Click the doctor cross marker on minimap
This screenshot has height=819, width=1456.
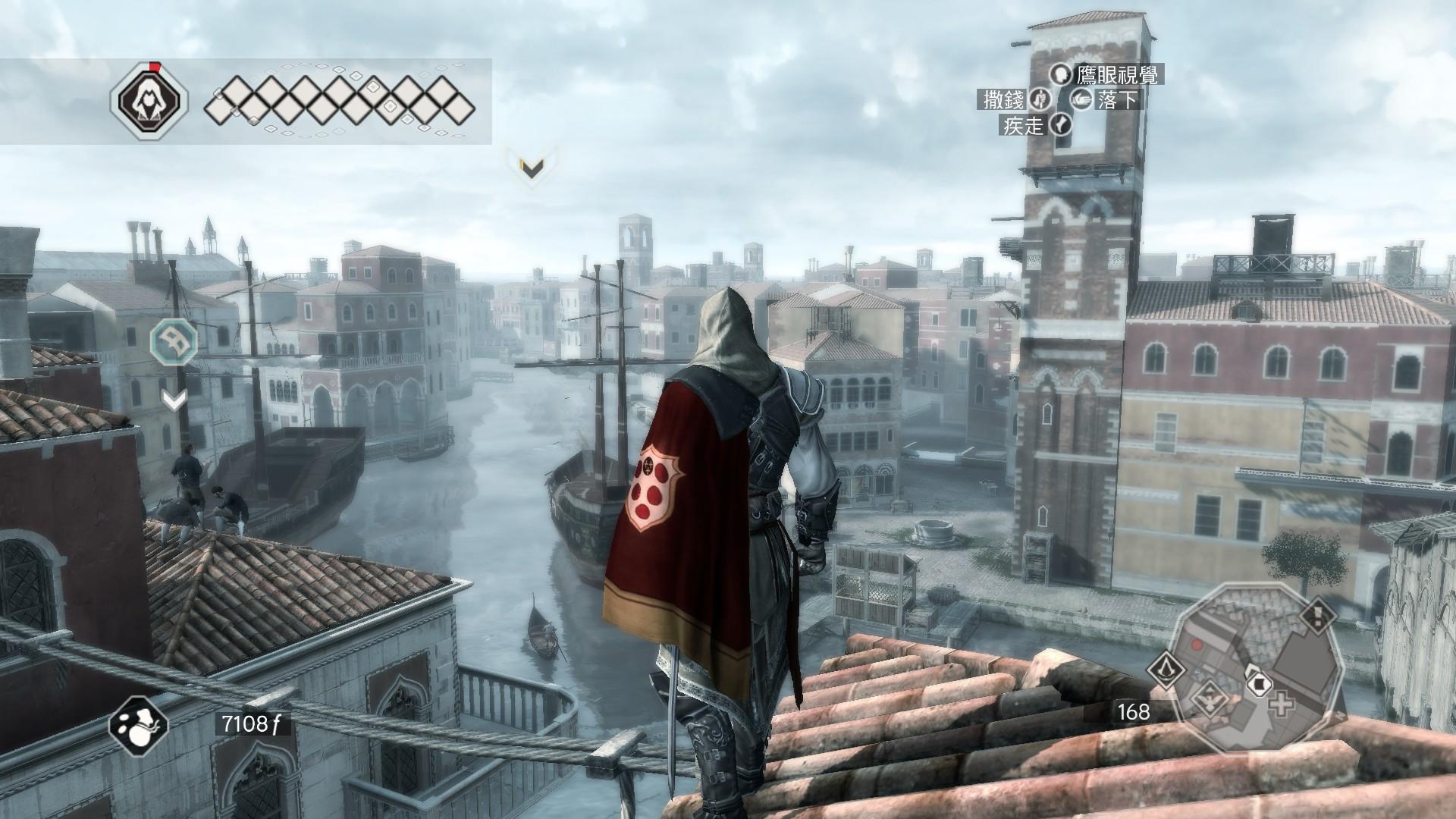(x=1282, y=704)
